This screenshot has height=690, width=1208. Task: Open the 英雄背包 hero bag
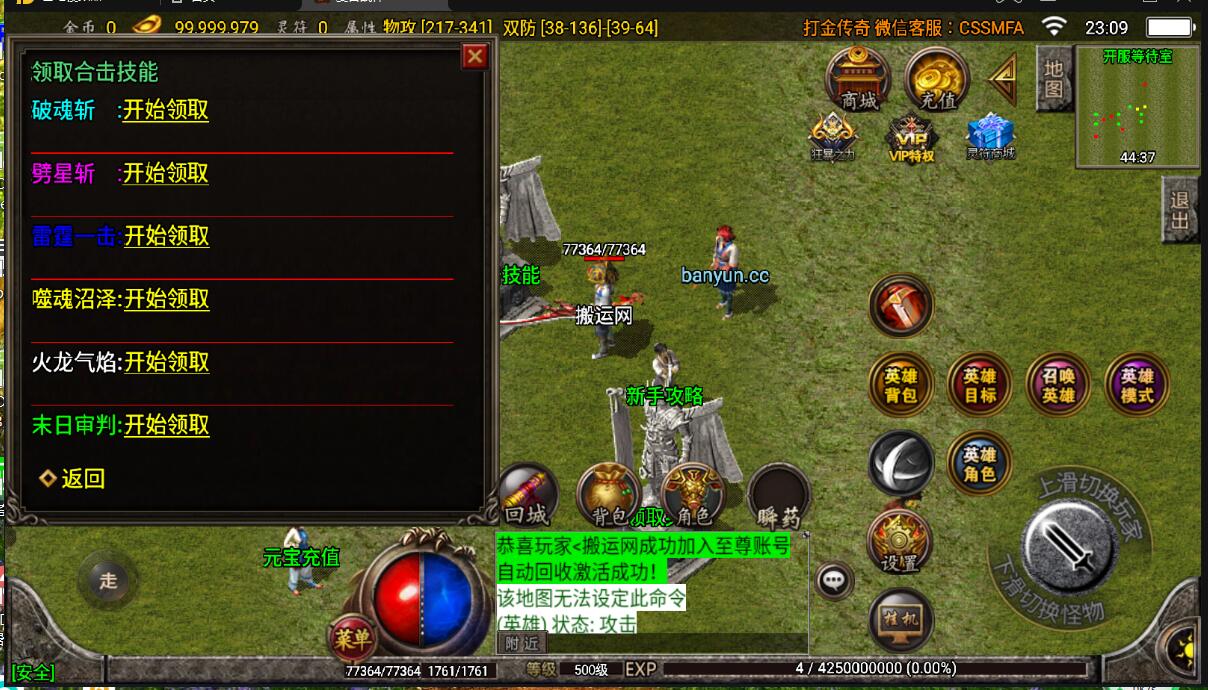[900, 385]
